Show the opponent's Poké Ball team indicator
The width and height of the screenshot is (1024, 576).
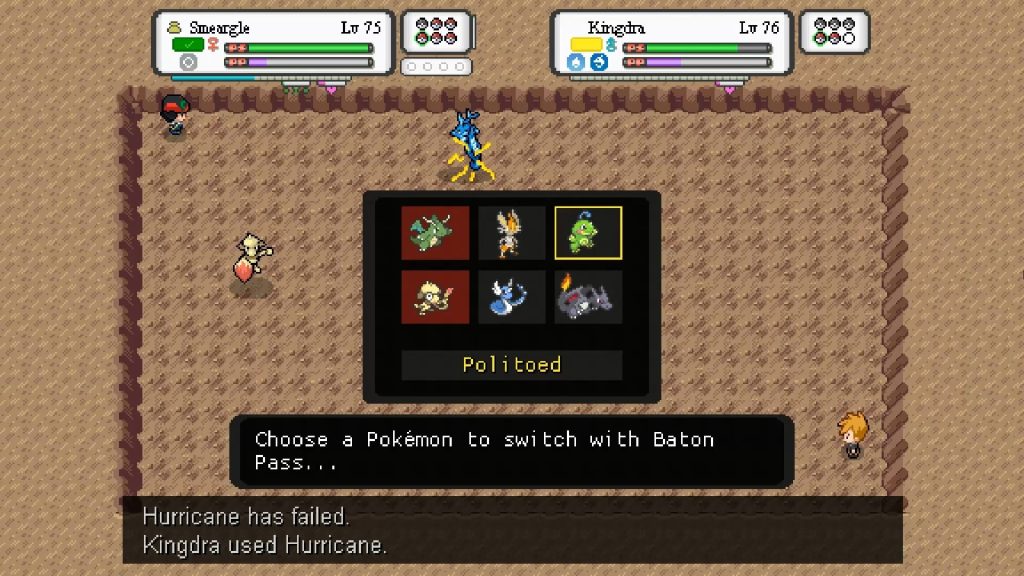835,32
